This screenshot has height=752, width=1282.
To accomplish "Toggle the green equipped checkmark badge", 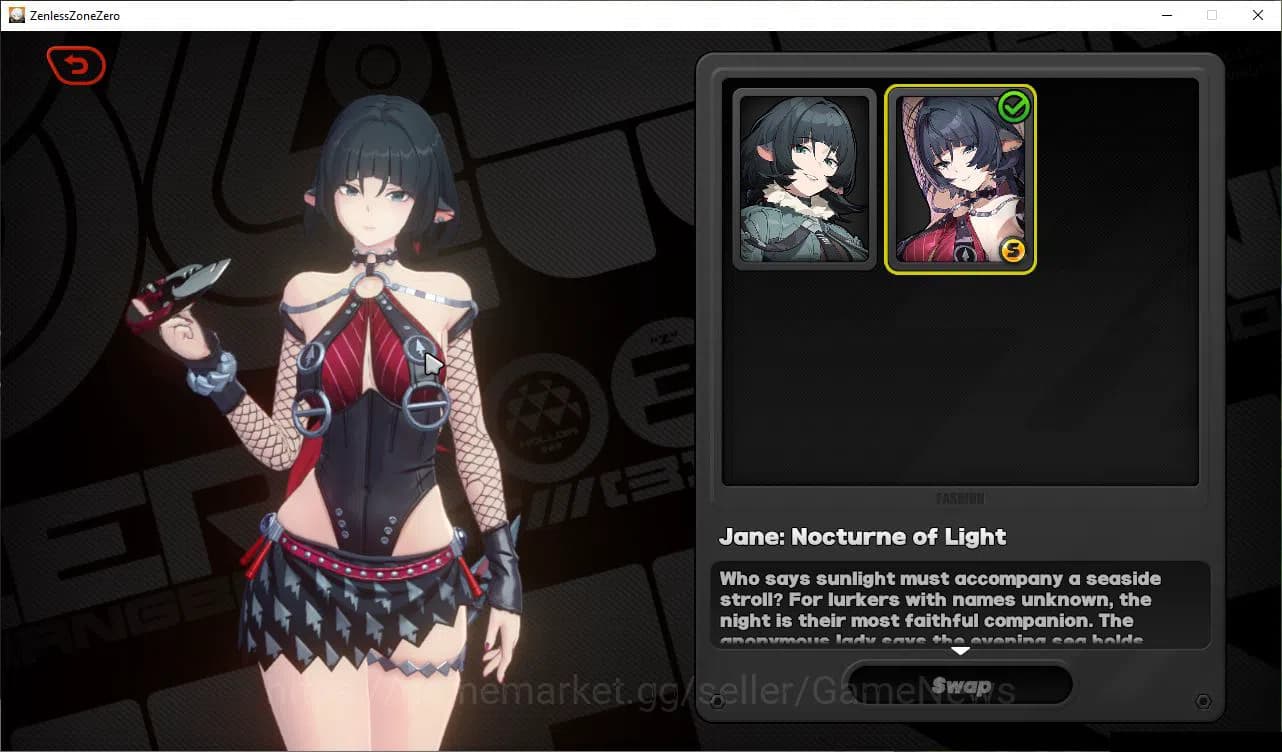I will click(1015, 107).
